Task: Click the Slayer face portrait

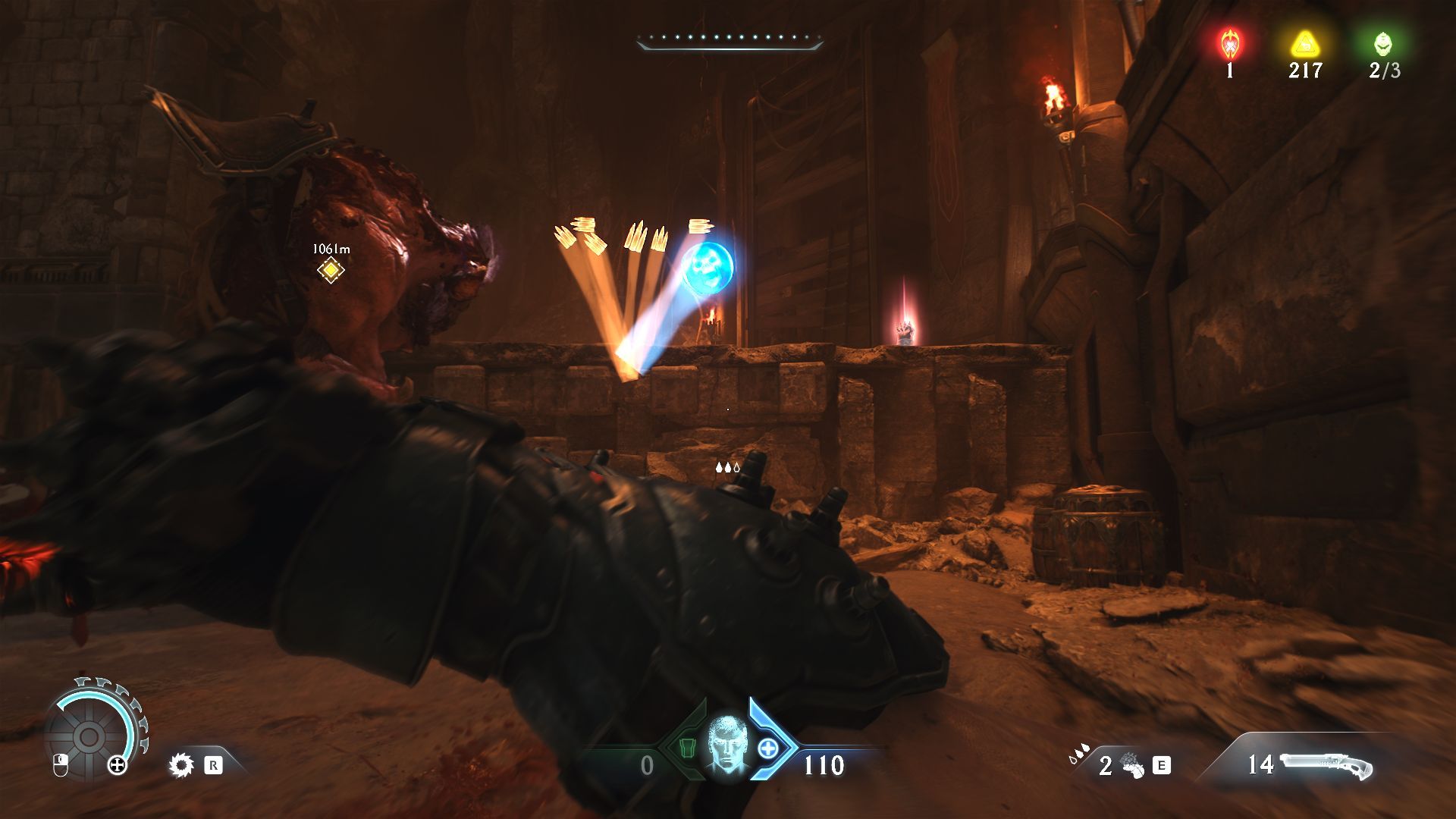Action: pos(726,745)
